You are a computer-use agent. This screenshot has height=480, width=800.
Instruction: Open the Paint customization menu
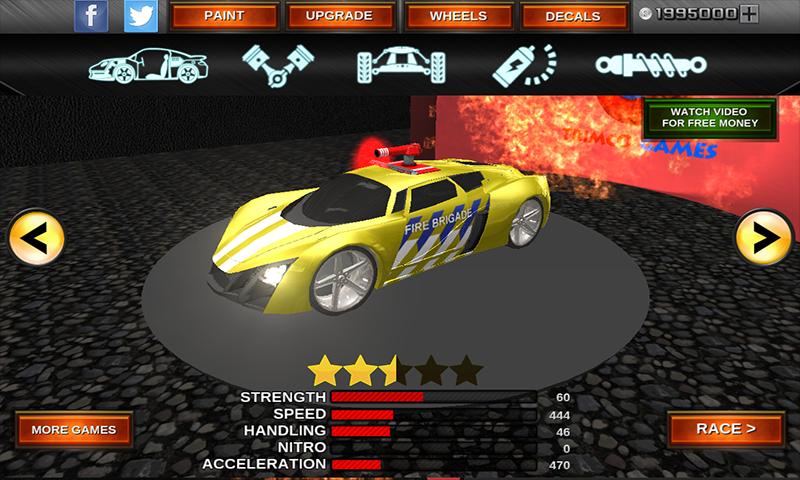pyautogui.click(x=223, y=16)
